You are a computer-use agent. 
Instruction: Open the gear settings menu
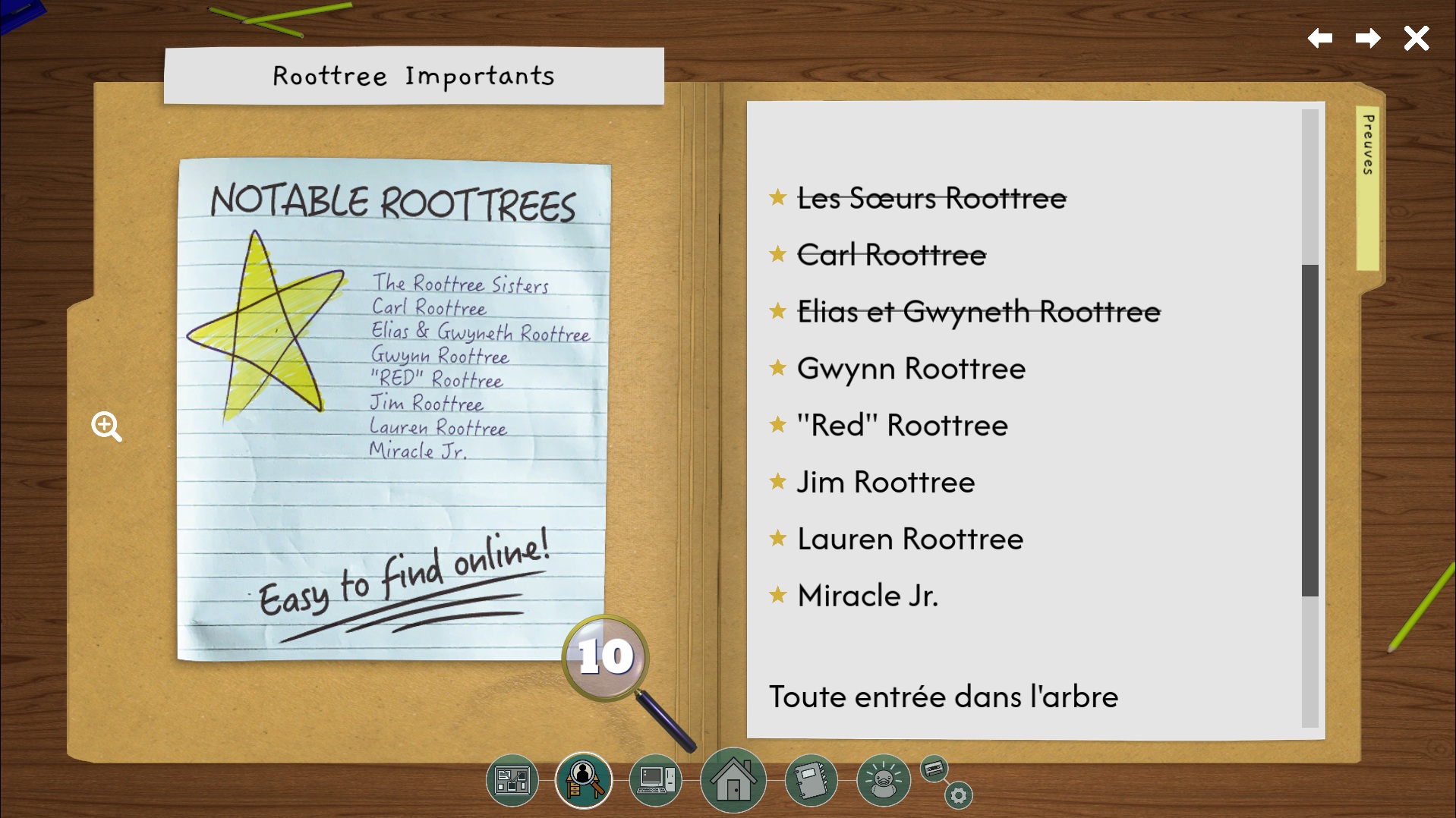[x=959, y=795]
